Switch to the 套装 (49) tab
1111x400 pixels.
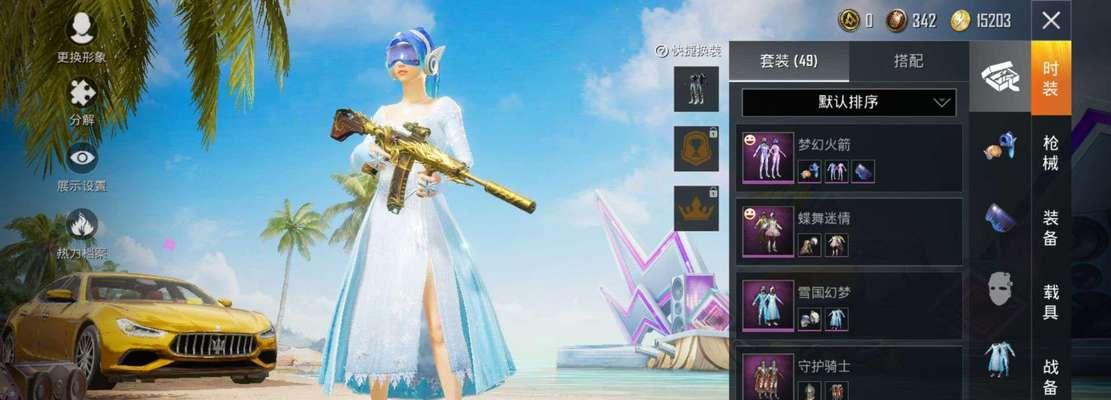click(x=789, y=61)
